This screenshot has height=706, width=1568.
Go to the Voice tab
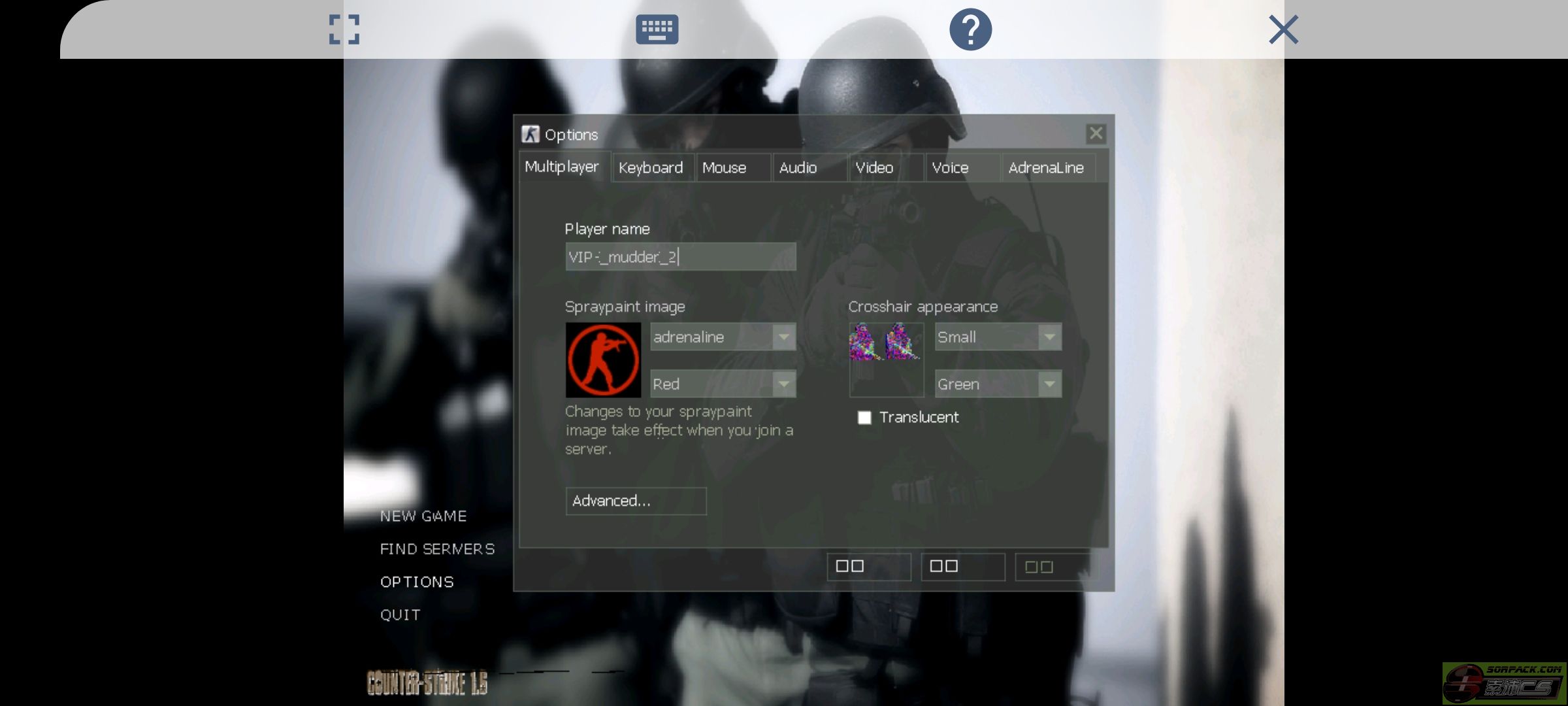(x=950, y=168)
